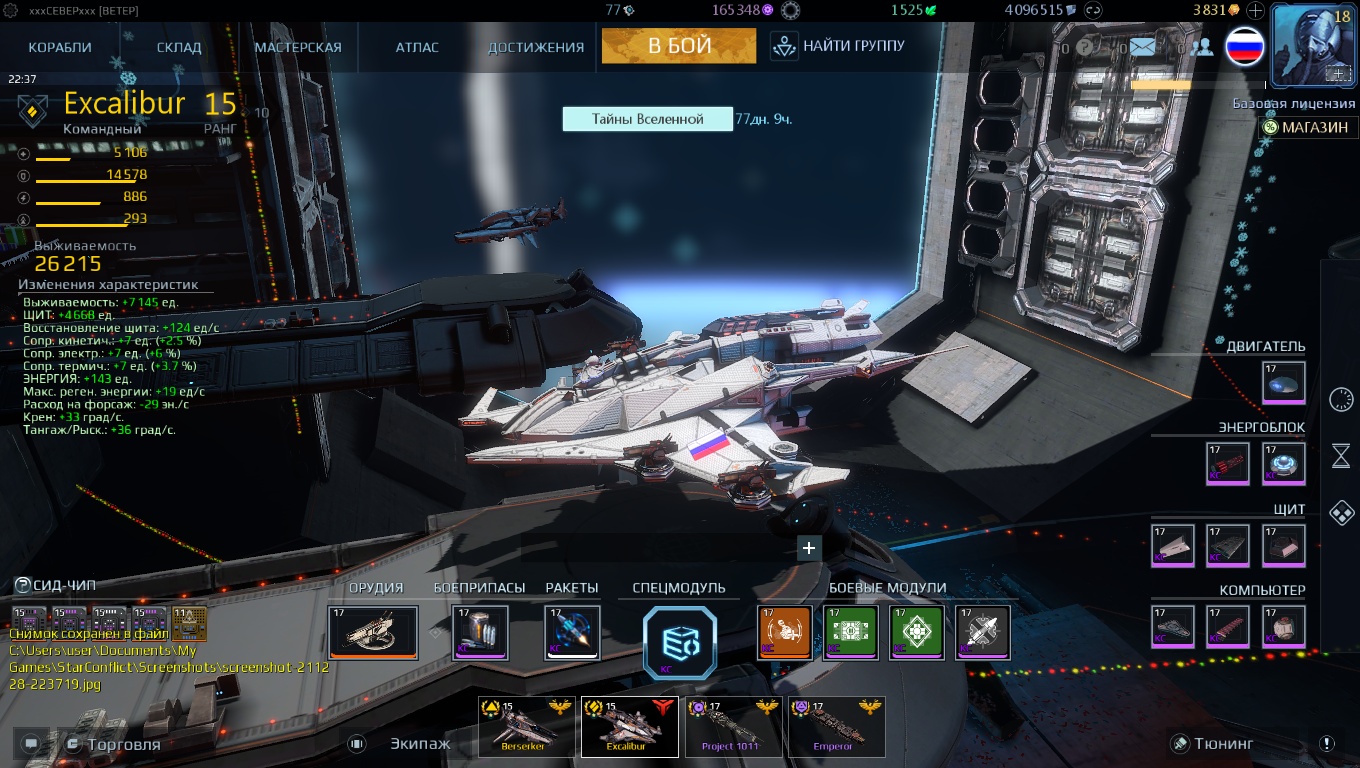
Task: Open the Russian flag server selector
Action: click(x=1244, y=47)
